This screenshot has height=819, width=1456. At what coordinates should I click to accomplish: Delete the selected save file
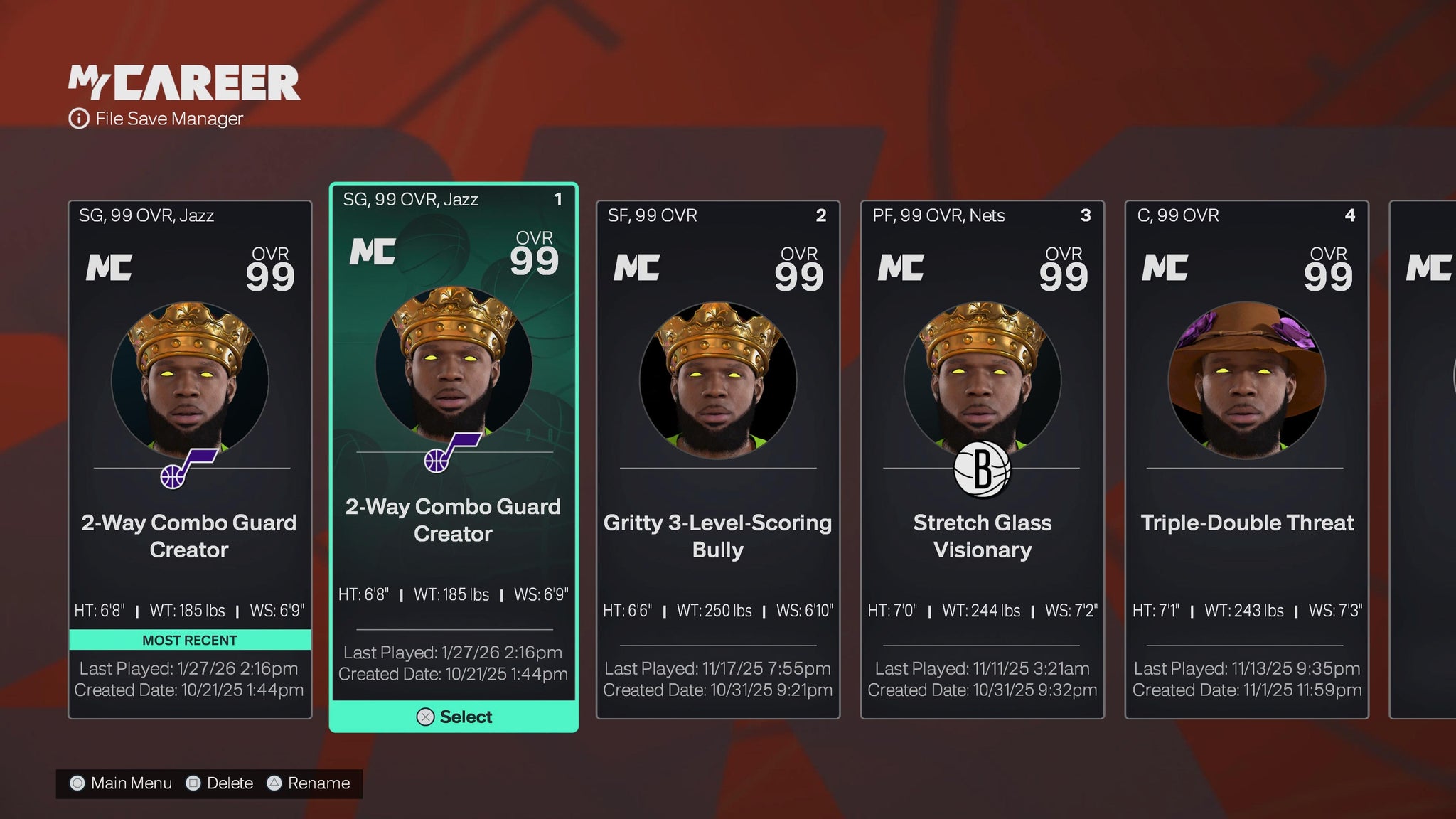pyautogui.click(x=220, y=783)
